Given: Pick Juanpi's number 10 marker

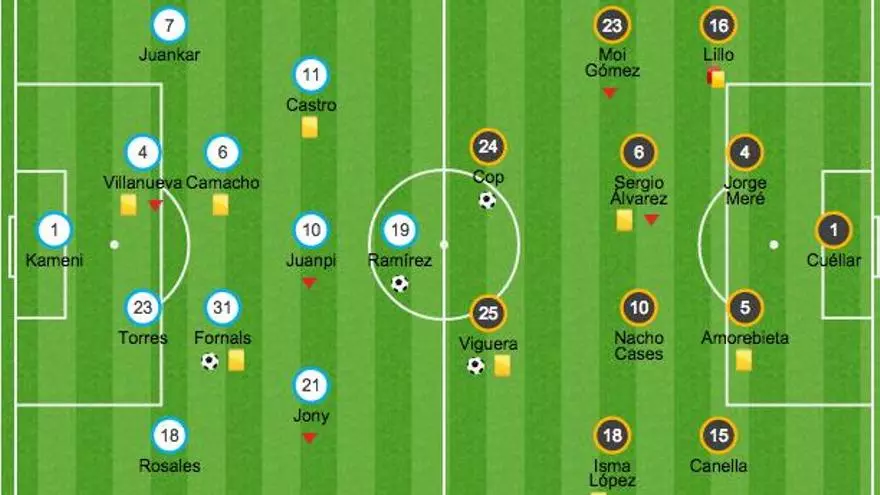Looking at the screenshot, I should pyautogui.click(x=311, y=231).
